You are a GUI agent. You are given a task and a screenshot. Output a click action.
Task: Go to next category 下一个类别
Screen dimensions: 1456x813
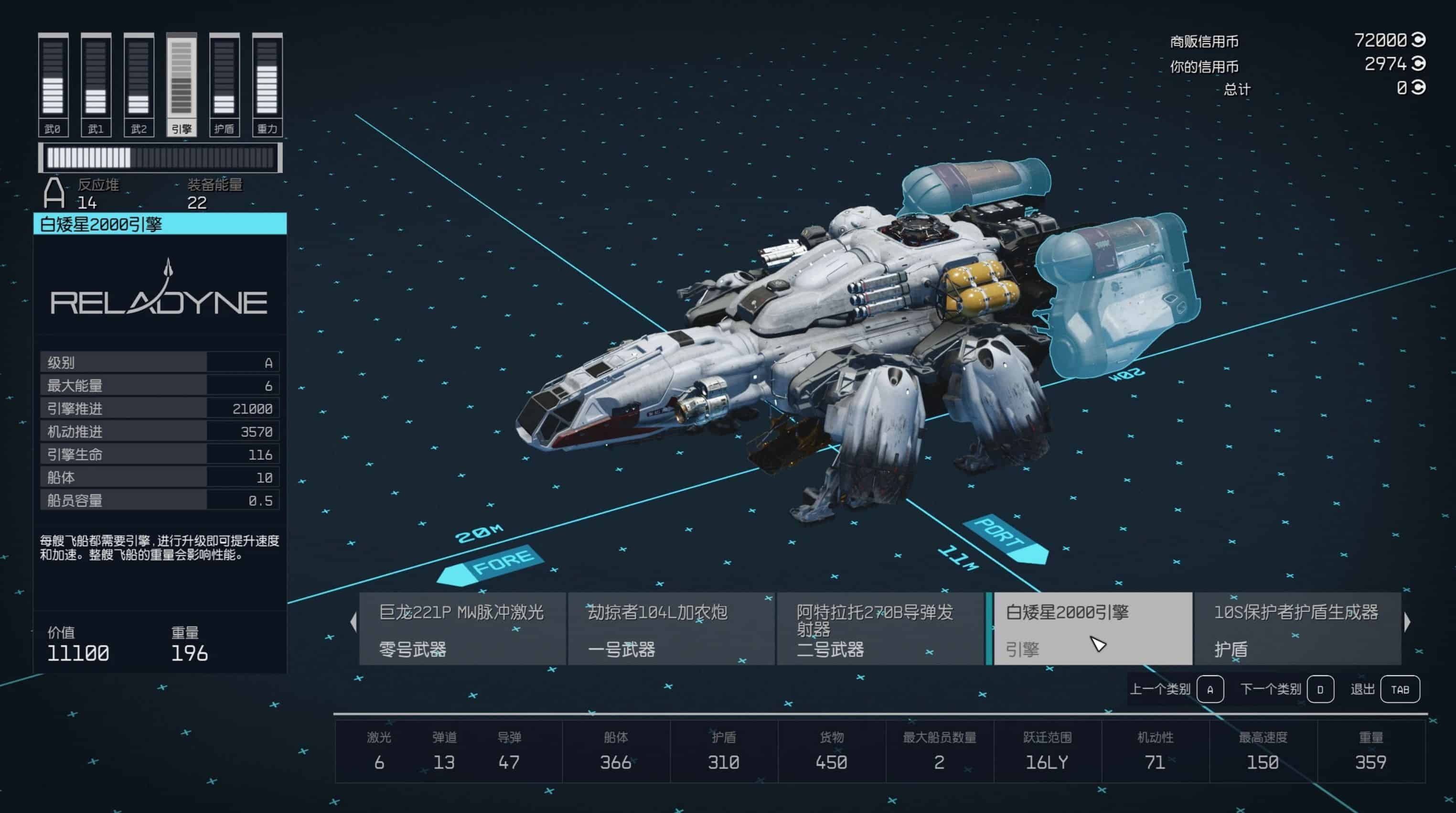tap(1320, 689)
